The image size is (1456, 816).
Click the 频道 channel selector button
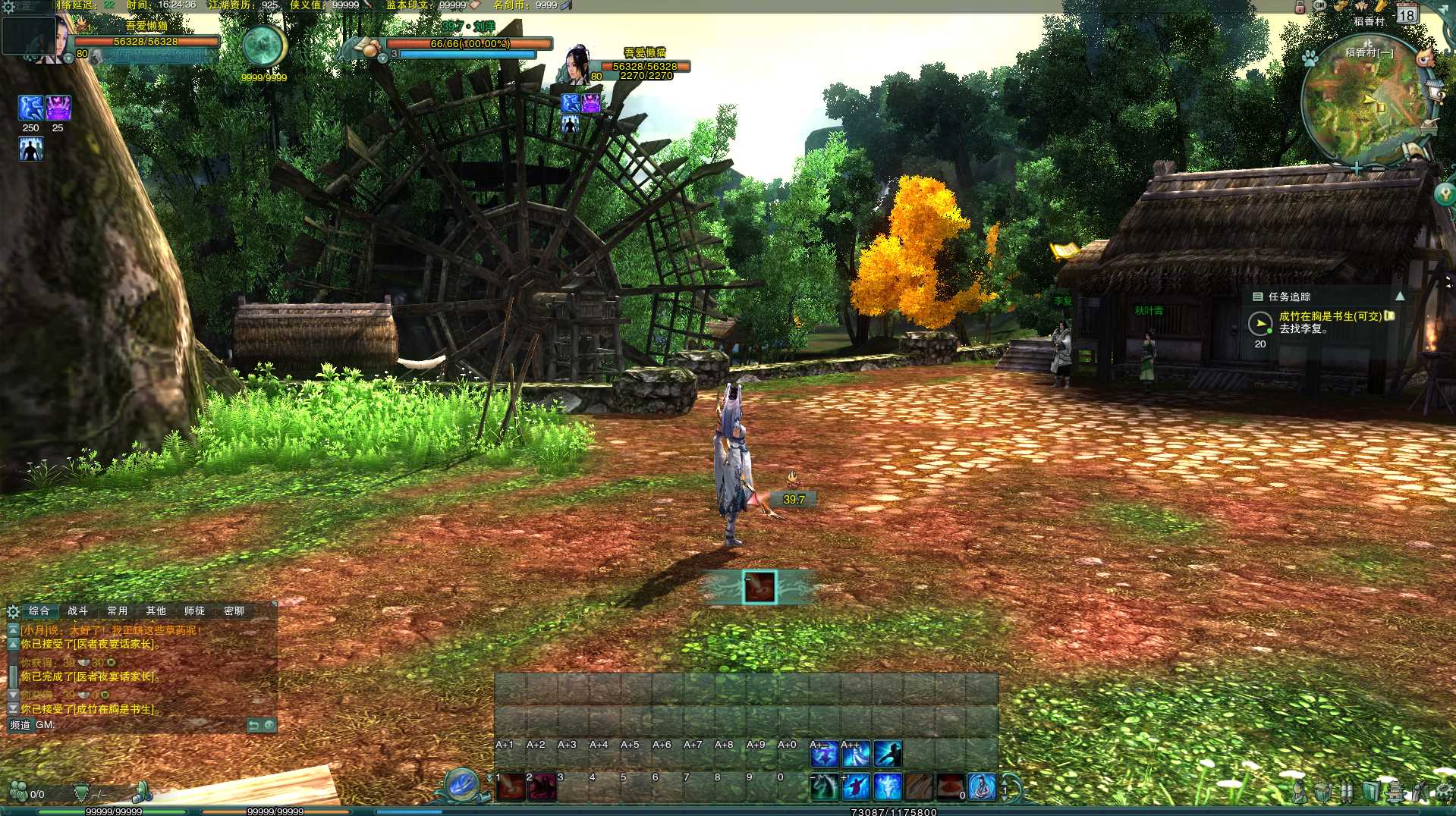pyautogui.click(x=20, y=725)
